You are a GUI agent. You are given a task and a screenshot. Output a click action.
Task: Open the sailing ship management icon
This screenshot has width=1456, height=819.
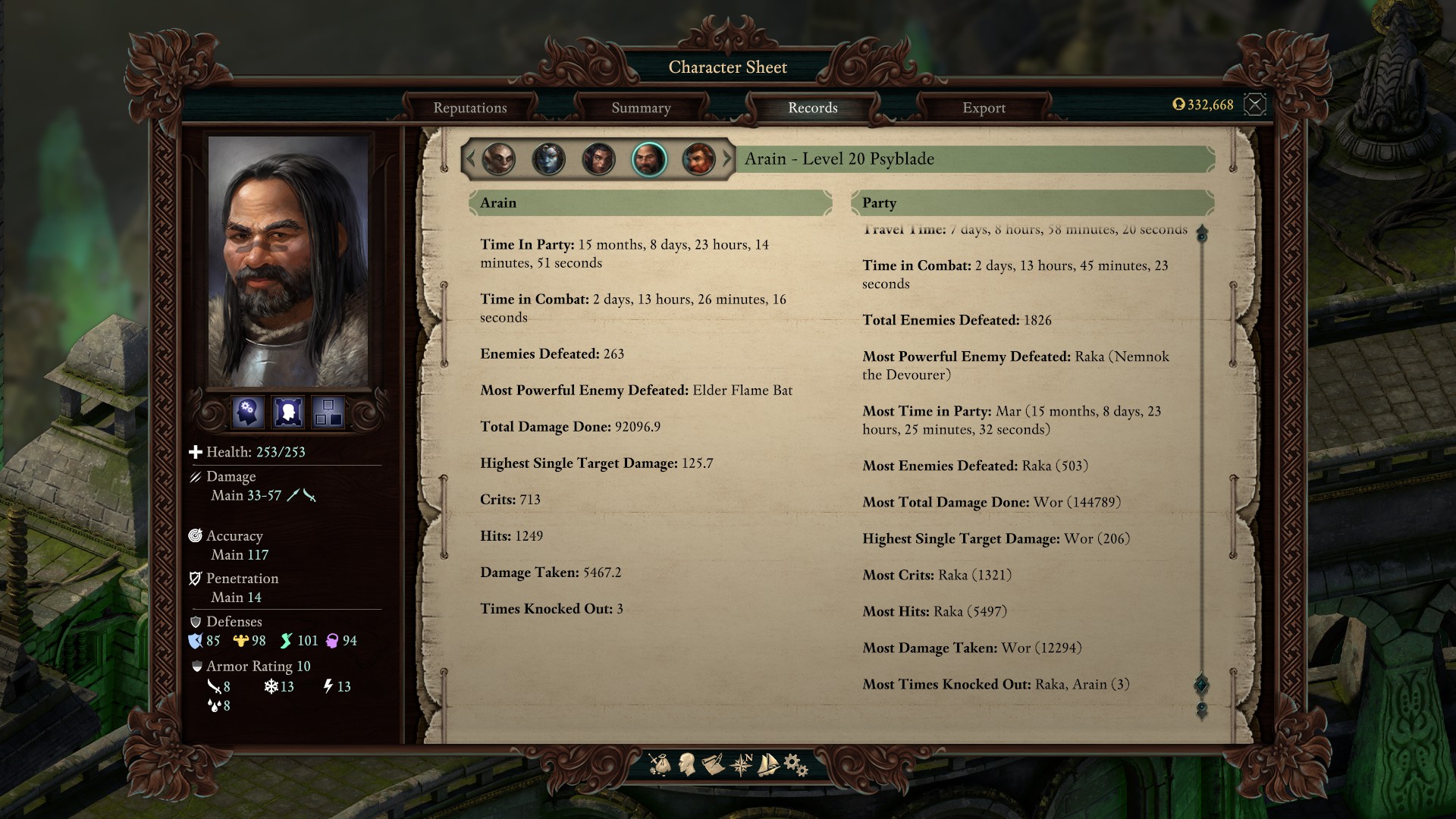pos(768,764)
